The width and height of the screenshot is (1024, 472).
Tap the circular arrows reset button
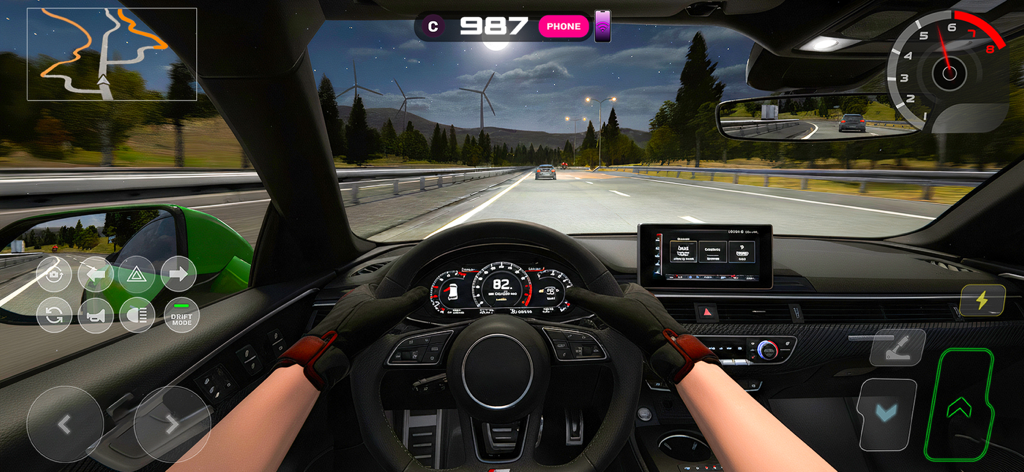tap(54, 315)
